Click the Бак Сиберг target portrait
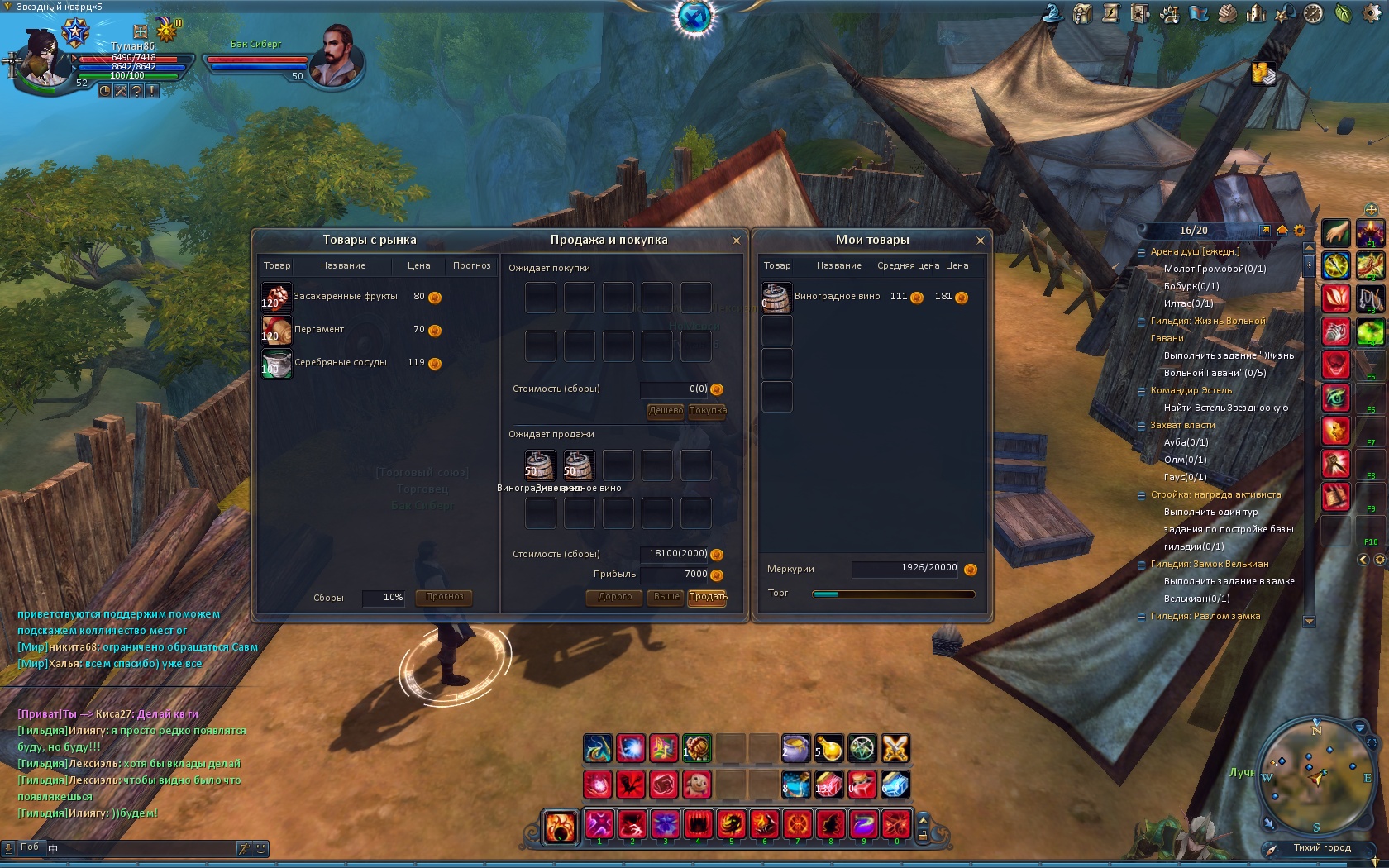This screenshot has width=1389, height=868. point(337,56)
